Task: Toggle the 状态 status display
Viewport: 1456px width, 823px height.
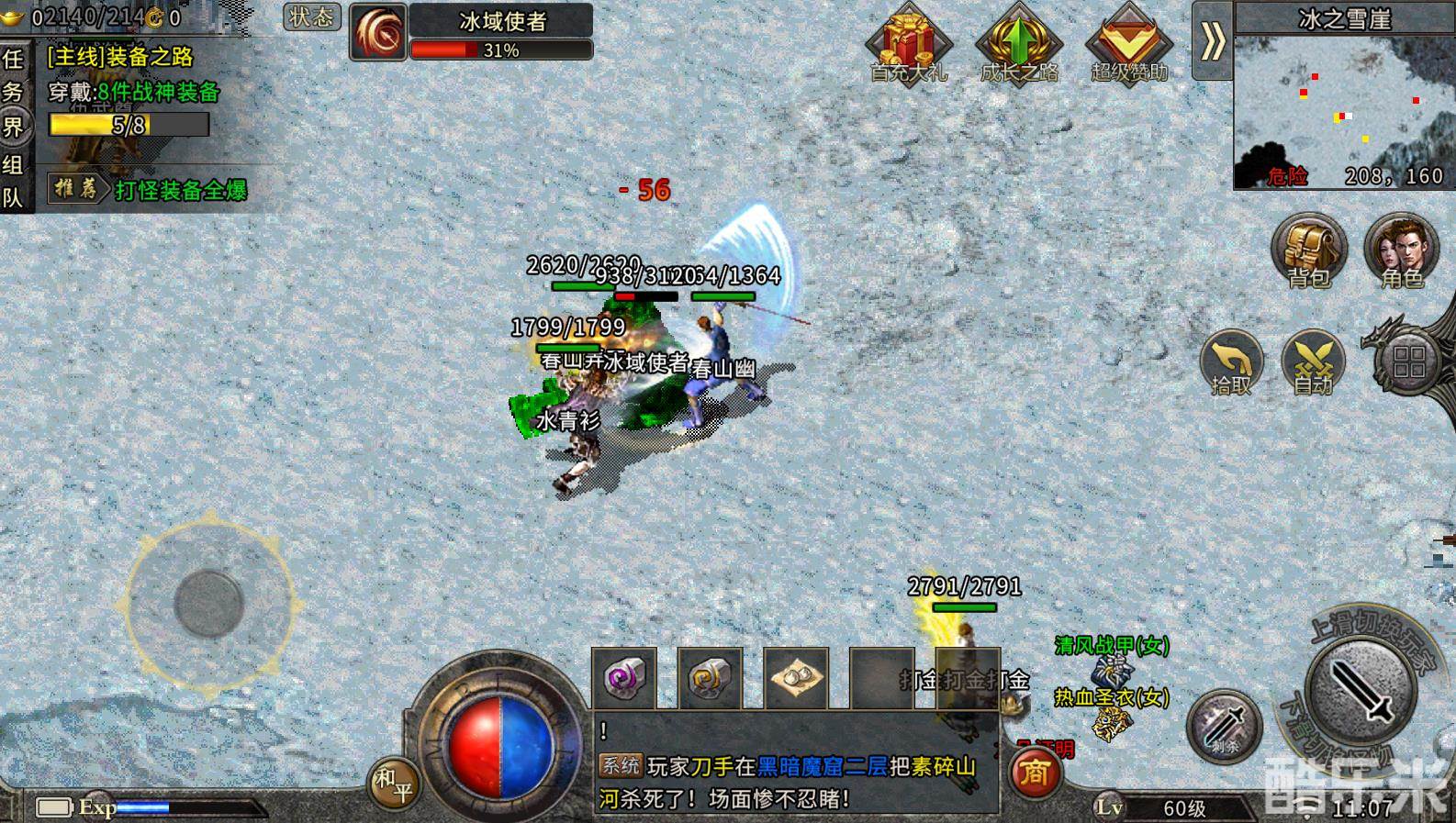Action: click(311, 18)
